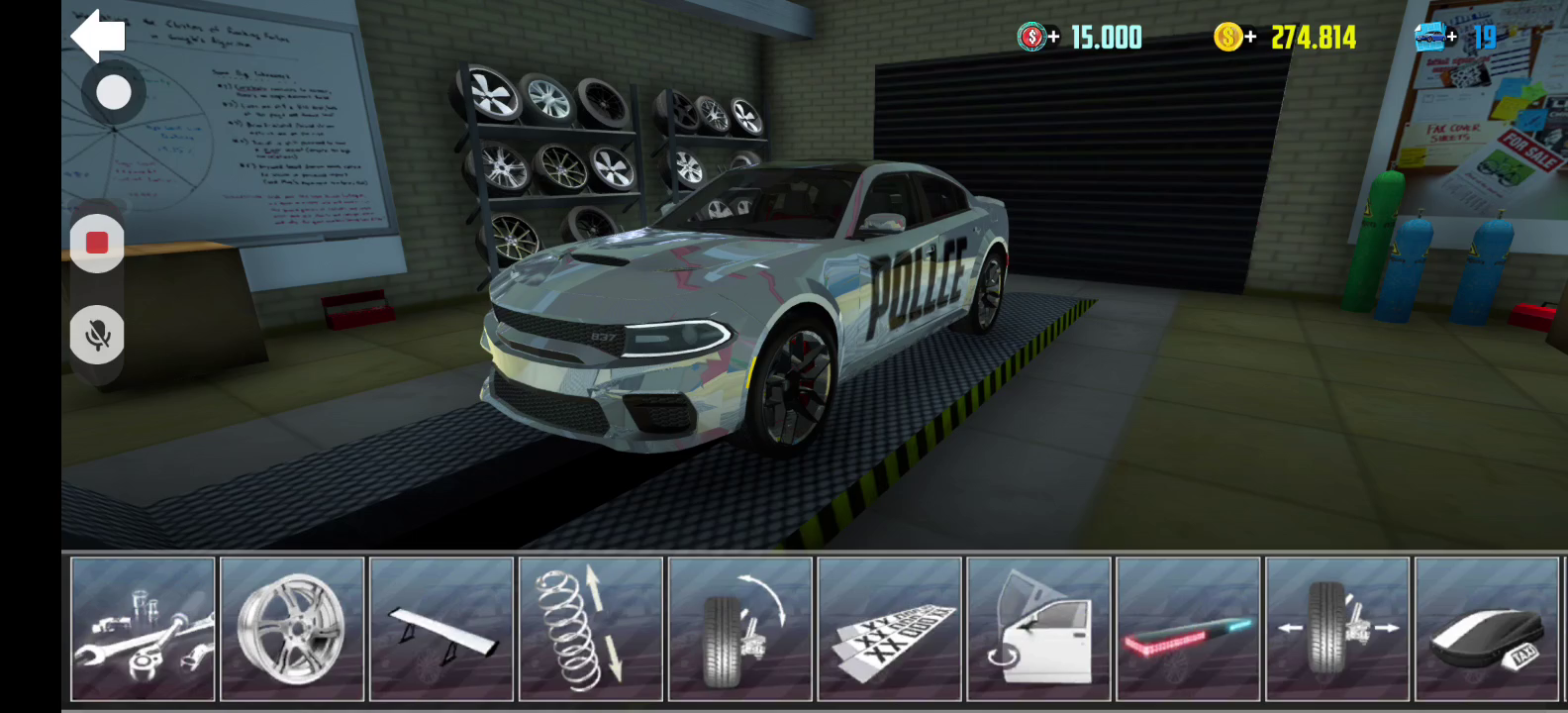Open wheel offset spacing option

point(1337,629)
